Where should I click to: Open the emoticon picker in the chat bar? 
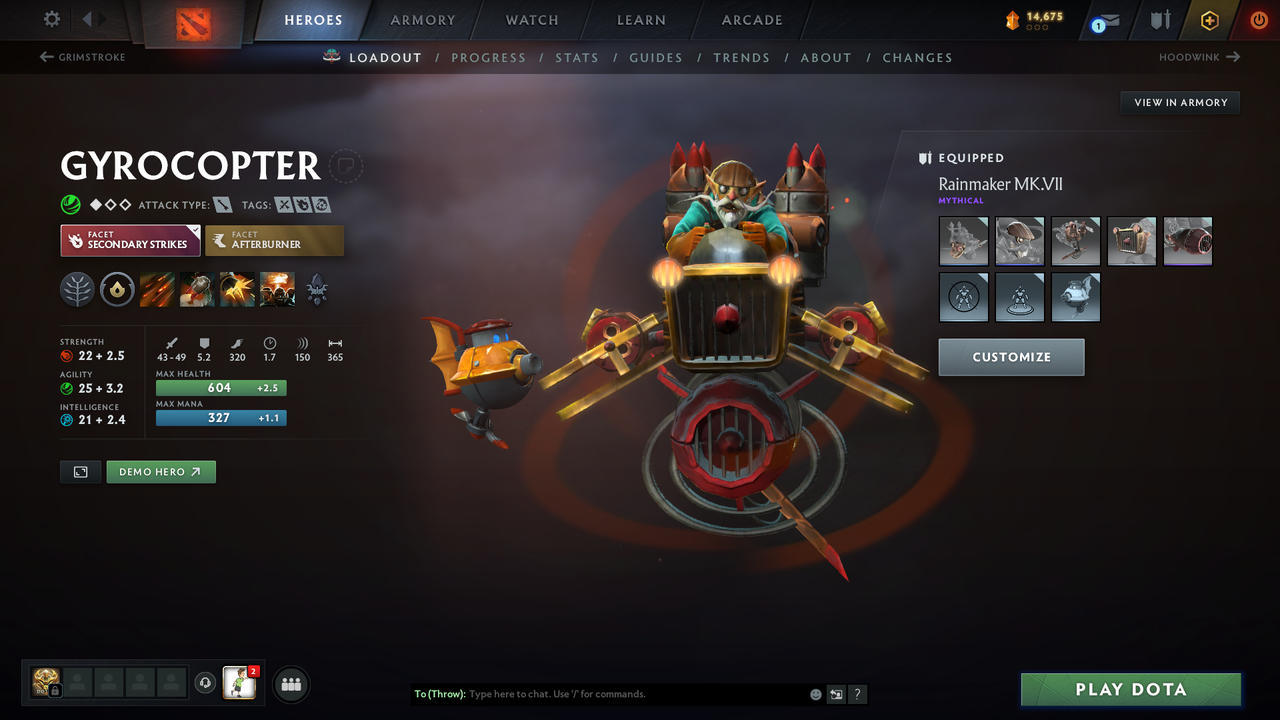click(814, 694)
